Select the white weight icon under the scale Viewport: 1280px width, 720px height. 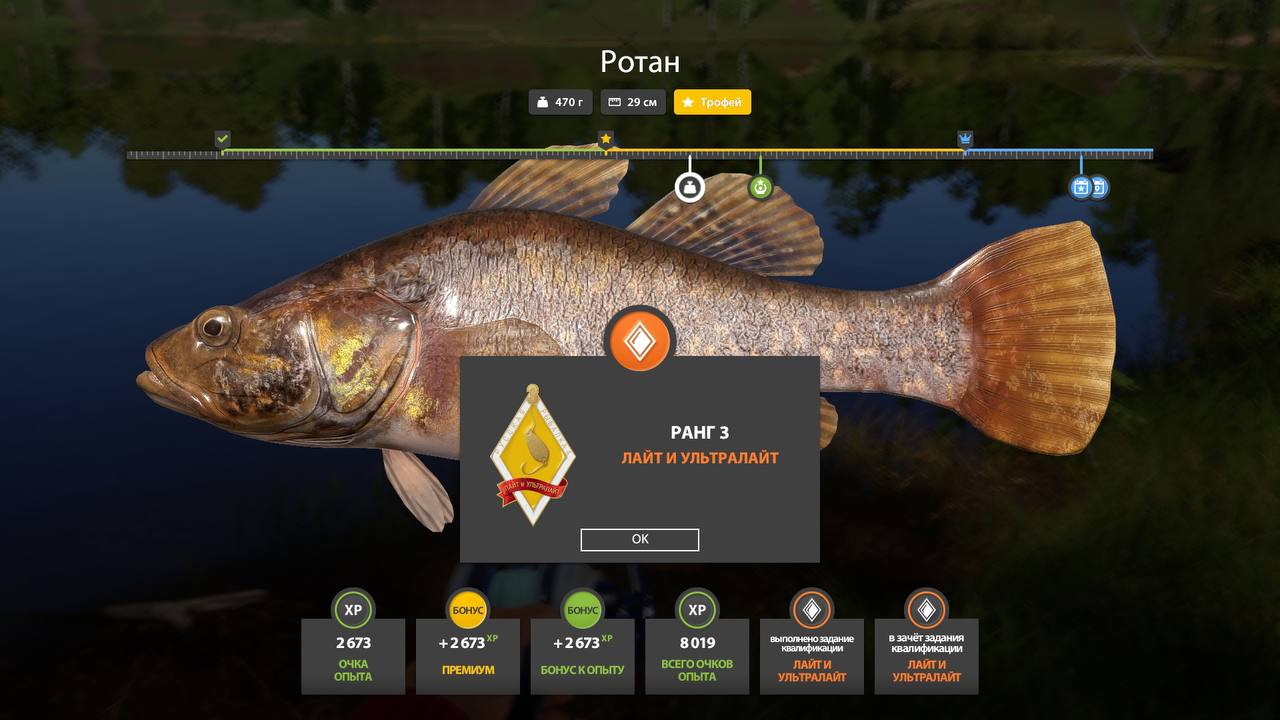689,187
